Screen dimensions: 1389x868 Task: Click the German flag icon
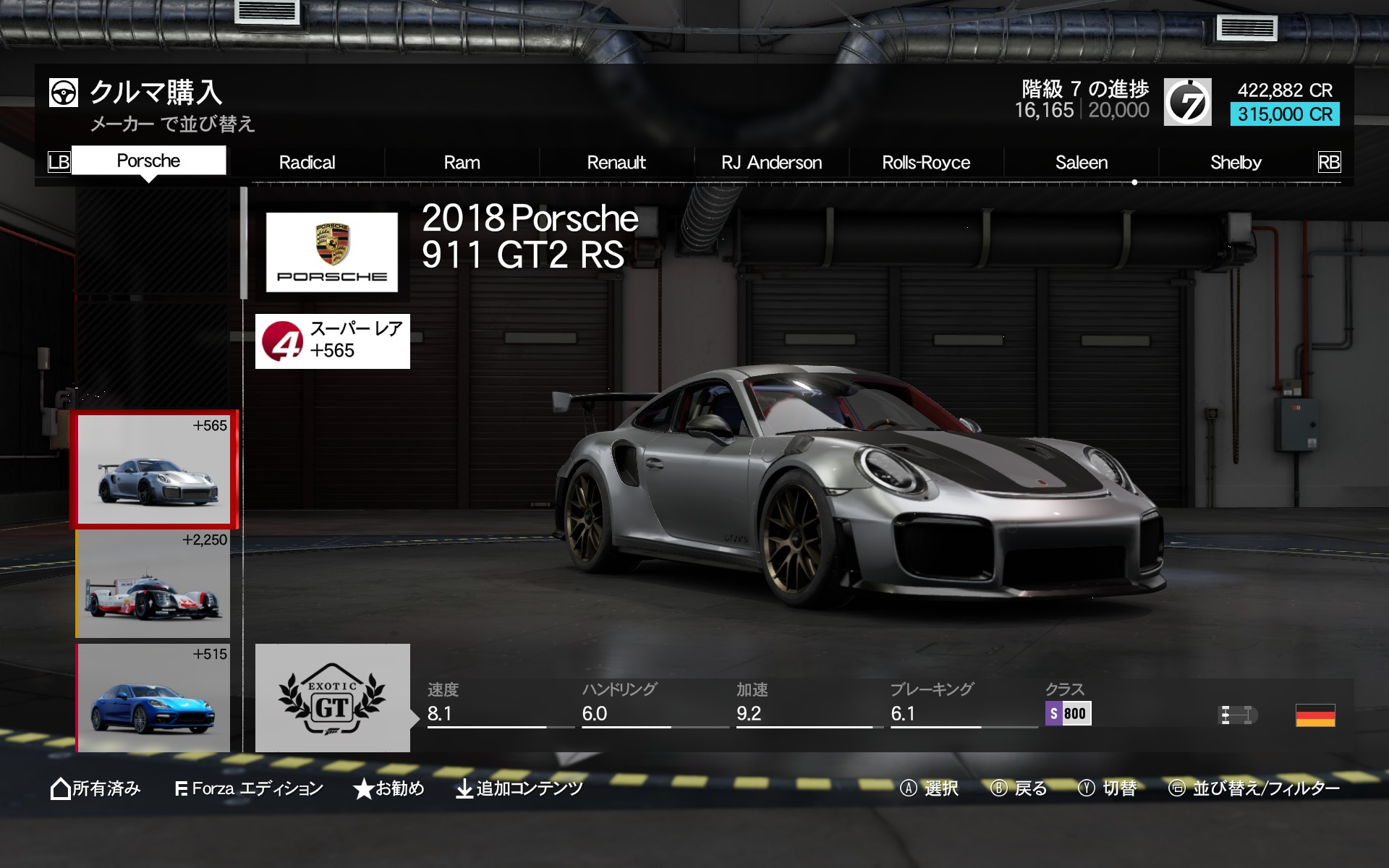(1314, 715)
